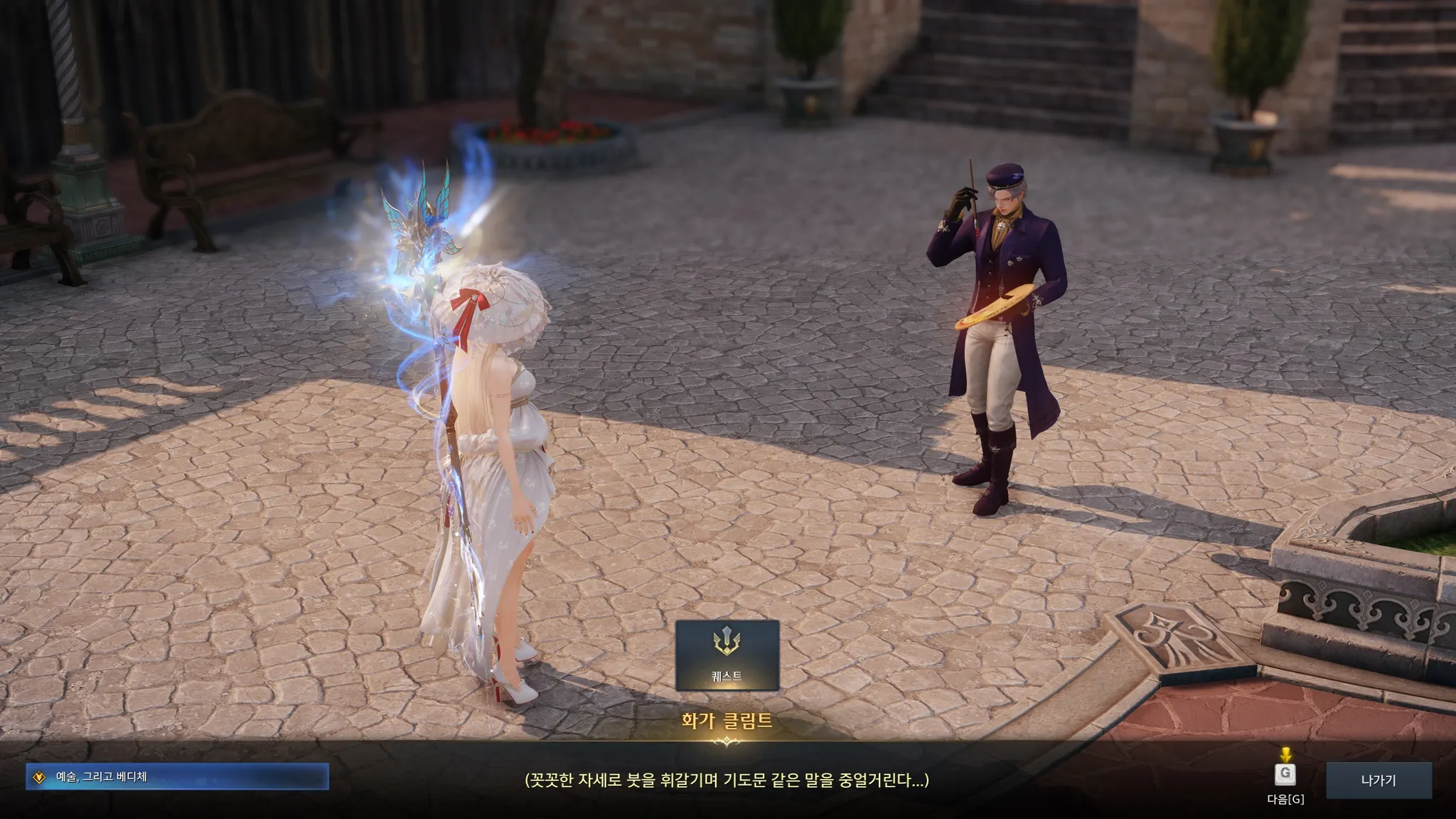This screenshot has width=1456, height=819.
Task: Exit dialogue with the 나가기 button
Action: [x=1378, y=780]
